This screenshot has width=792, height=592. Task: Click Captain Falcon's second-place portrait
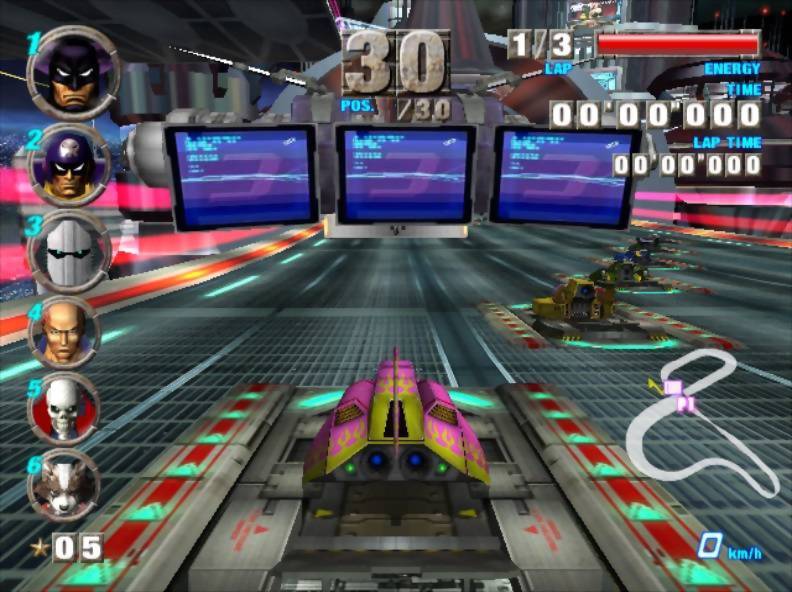coord(70,163)
